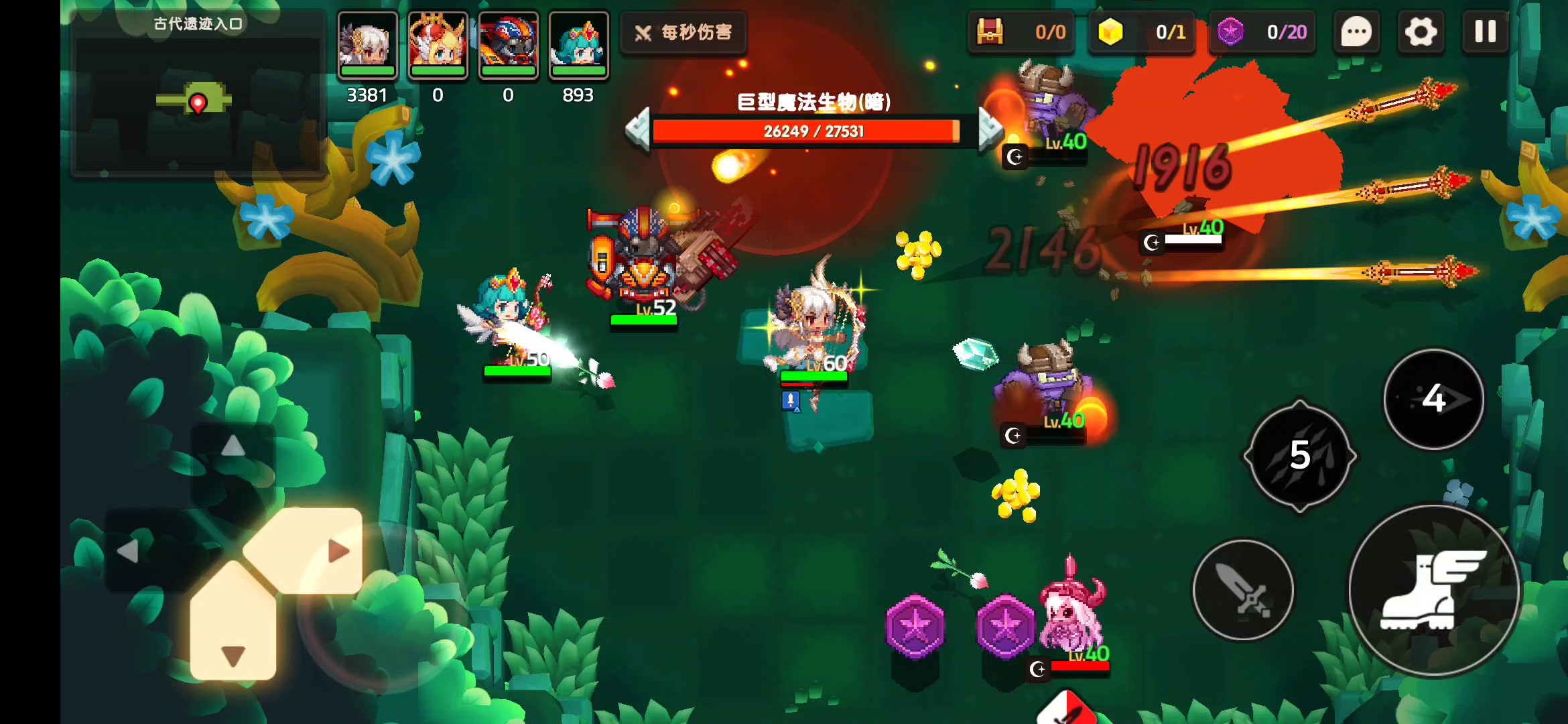Image resolution: width=1568 pixels, height=724 pixels.
Task: Select the hero portrait with 3381 damage
Action: (x=368, y=42)
